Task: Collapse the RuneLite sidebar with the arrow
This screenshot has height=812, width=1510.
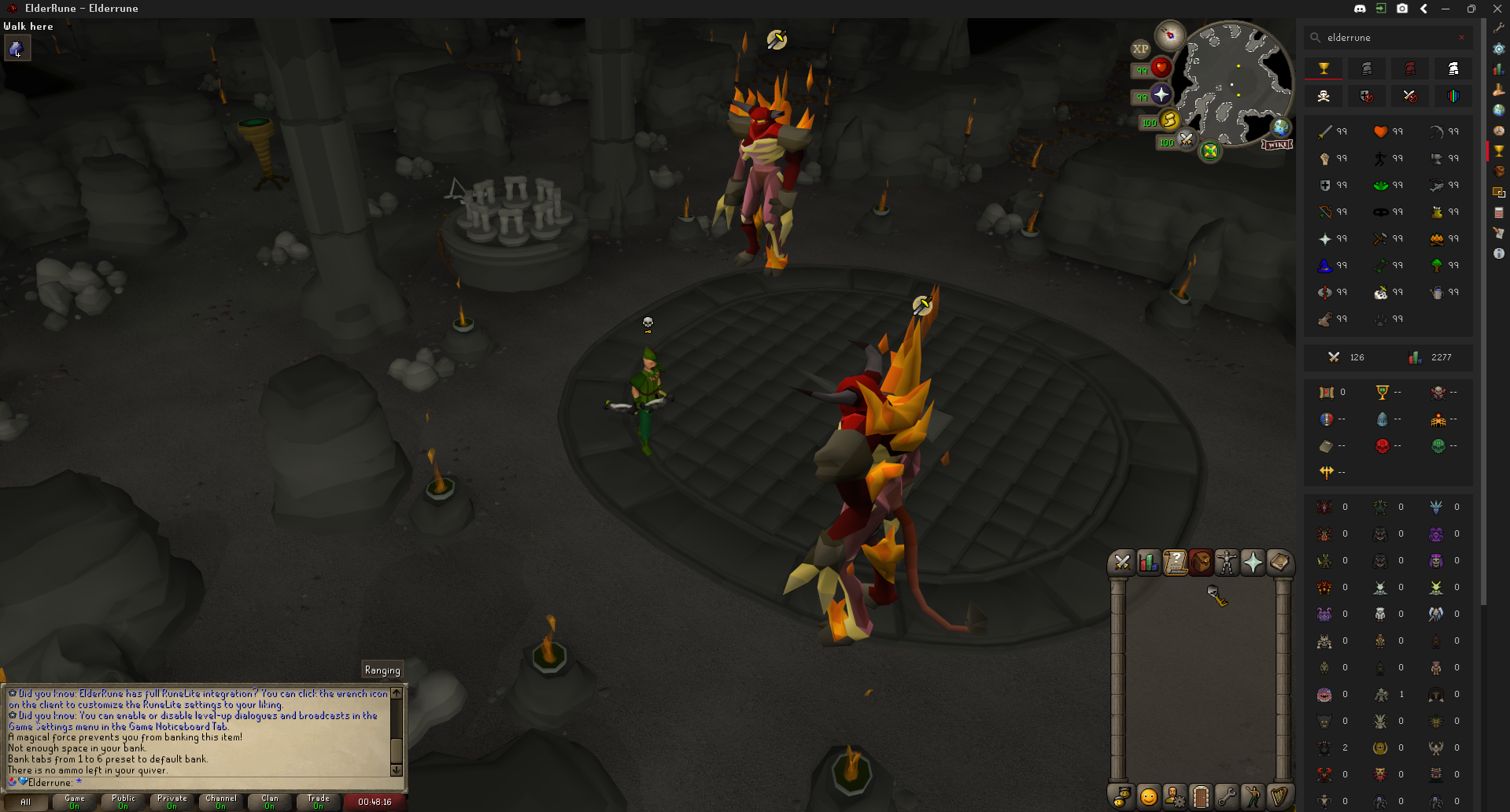Action: tap(1423, 9)
